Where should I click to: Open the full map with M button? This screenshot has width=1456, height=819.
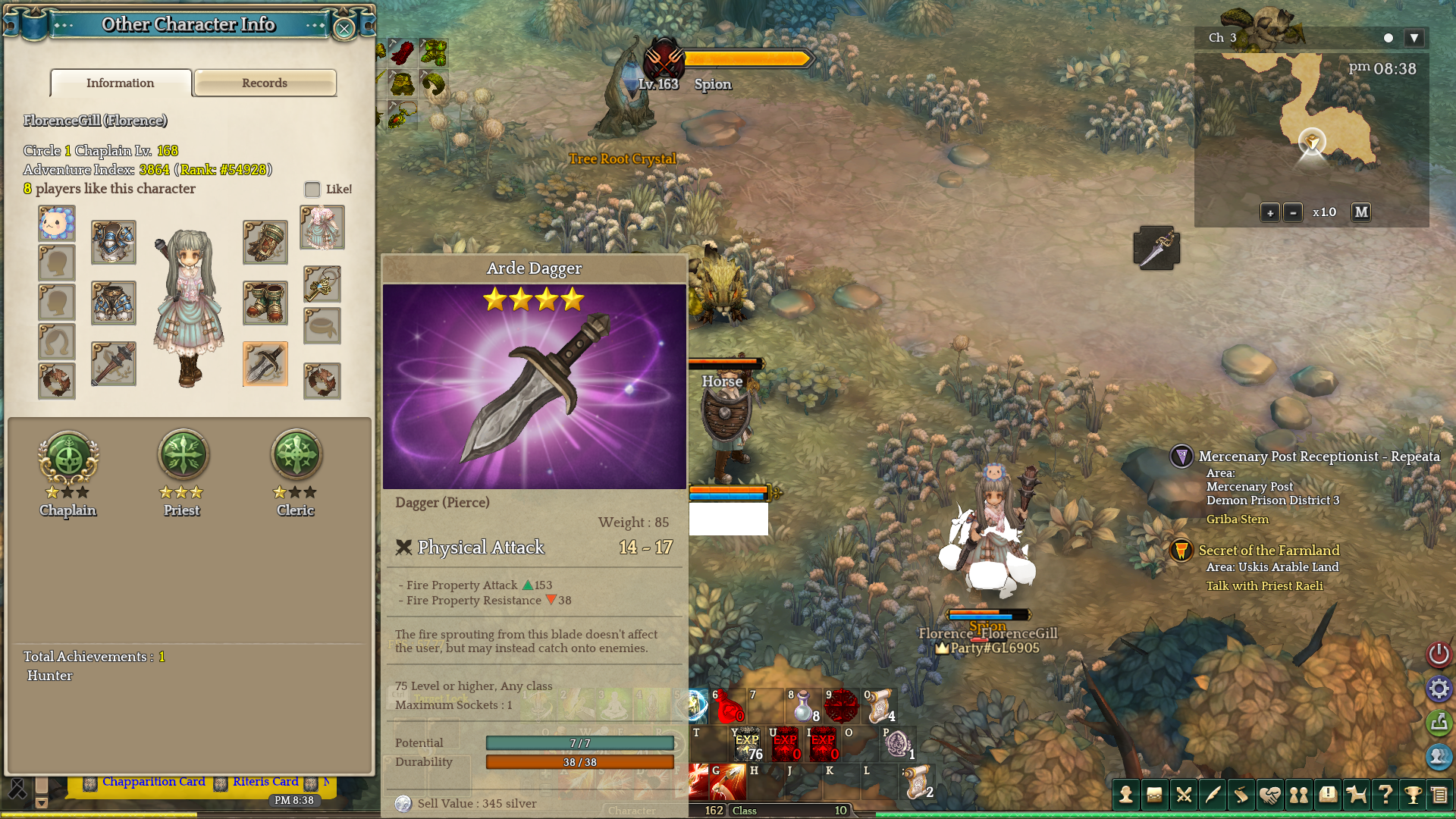coord(1361,212)
